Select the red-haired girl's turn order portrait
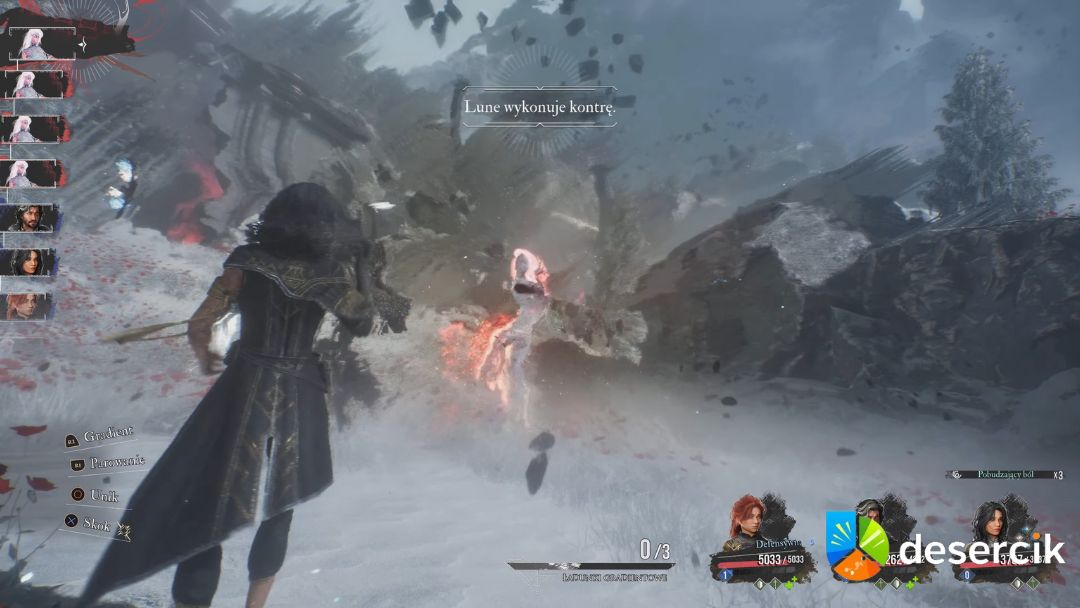The width and height of the screenshot is (1080, 608). tap(28, 305)
